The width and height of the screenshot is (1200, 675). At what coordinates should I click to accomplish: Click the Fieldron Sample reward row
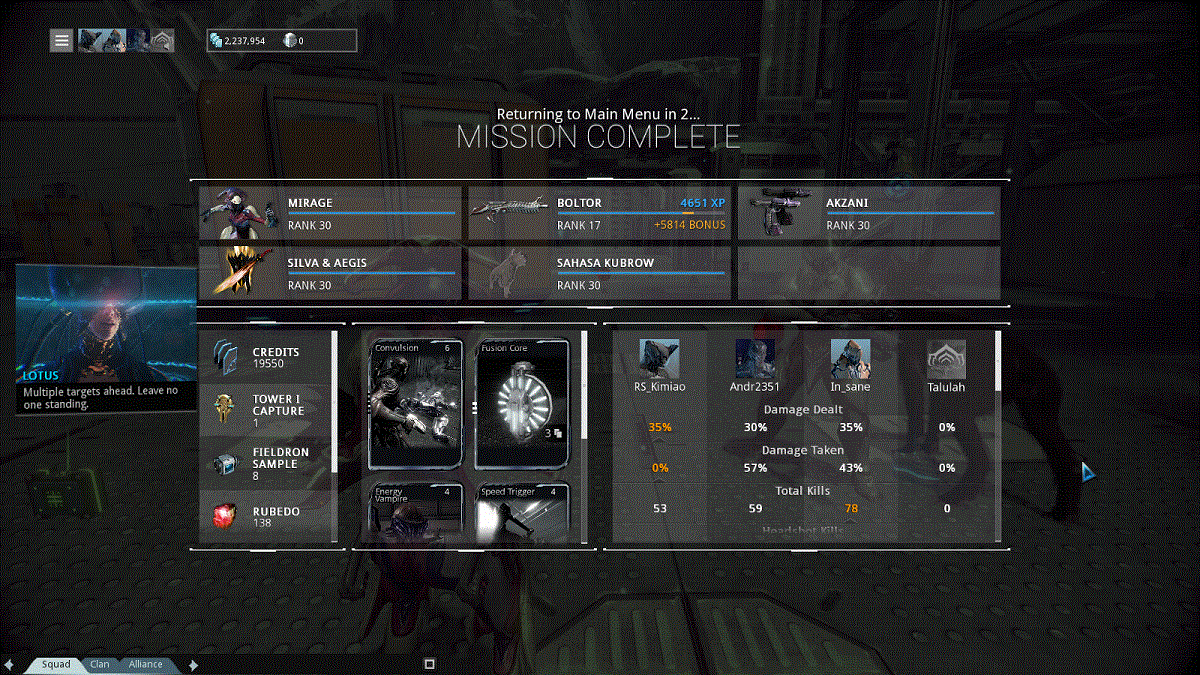(x=265, y=463)
